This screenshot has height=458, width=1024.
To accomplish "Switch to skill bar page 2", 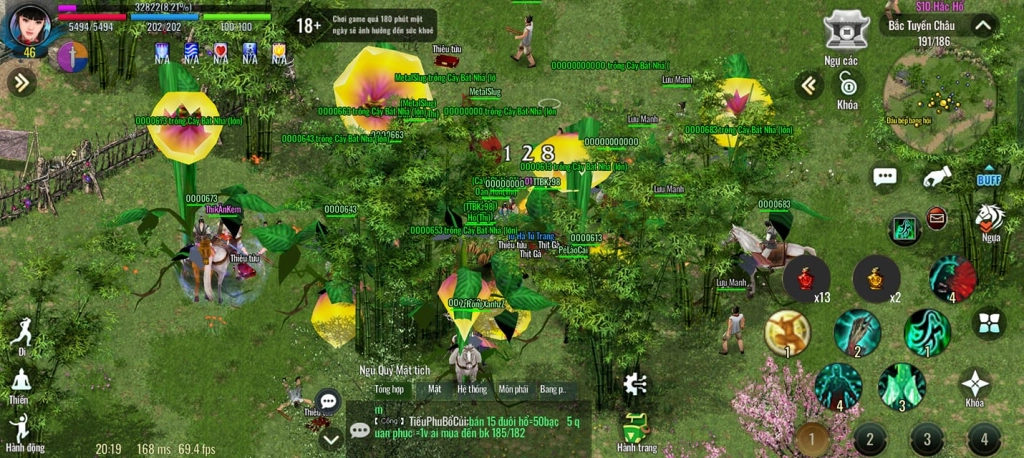I will click(870, 438).
